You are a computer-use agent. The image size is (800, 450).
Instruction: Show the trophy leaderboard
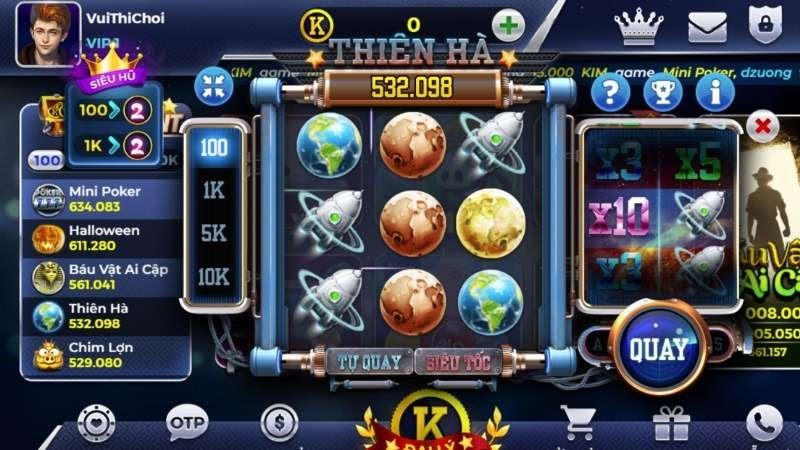coord(663,93)
